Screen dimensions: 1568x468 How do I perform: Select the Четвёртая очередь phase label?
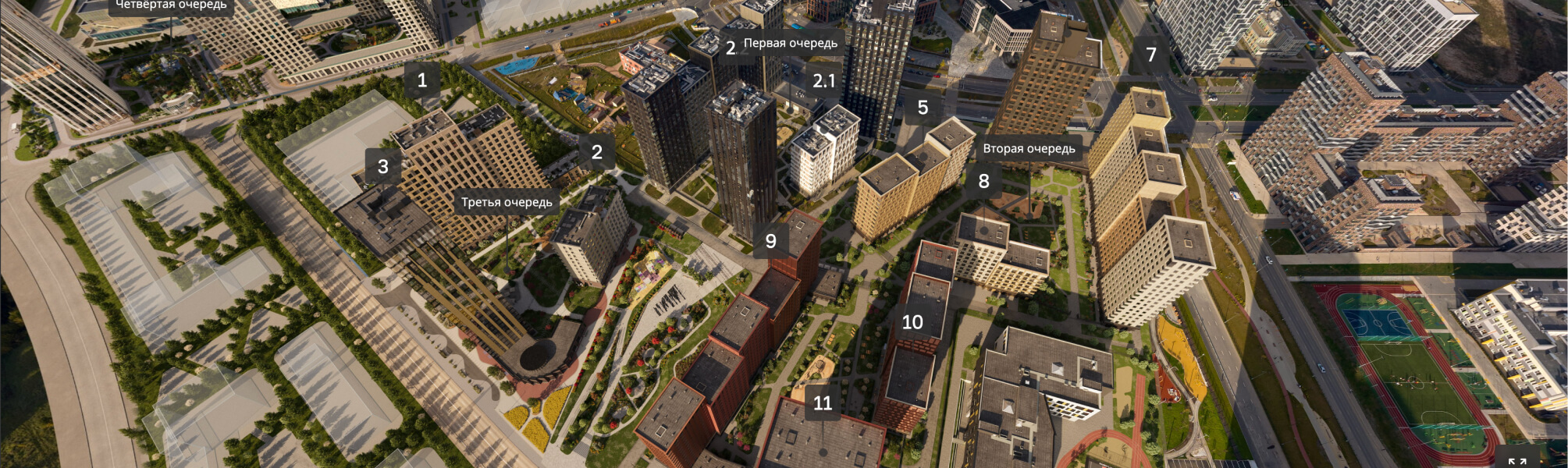[x=171, y=5]
